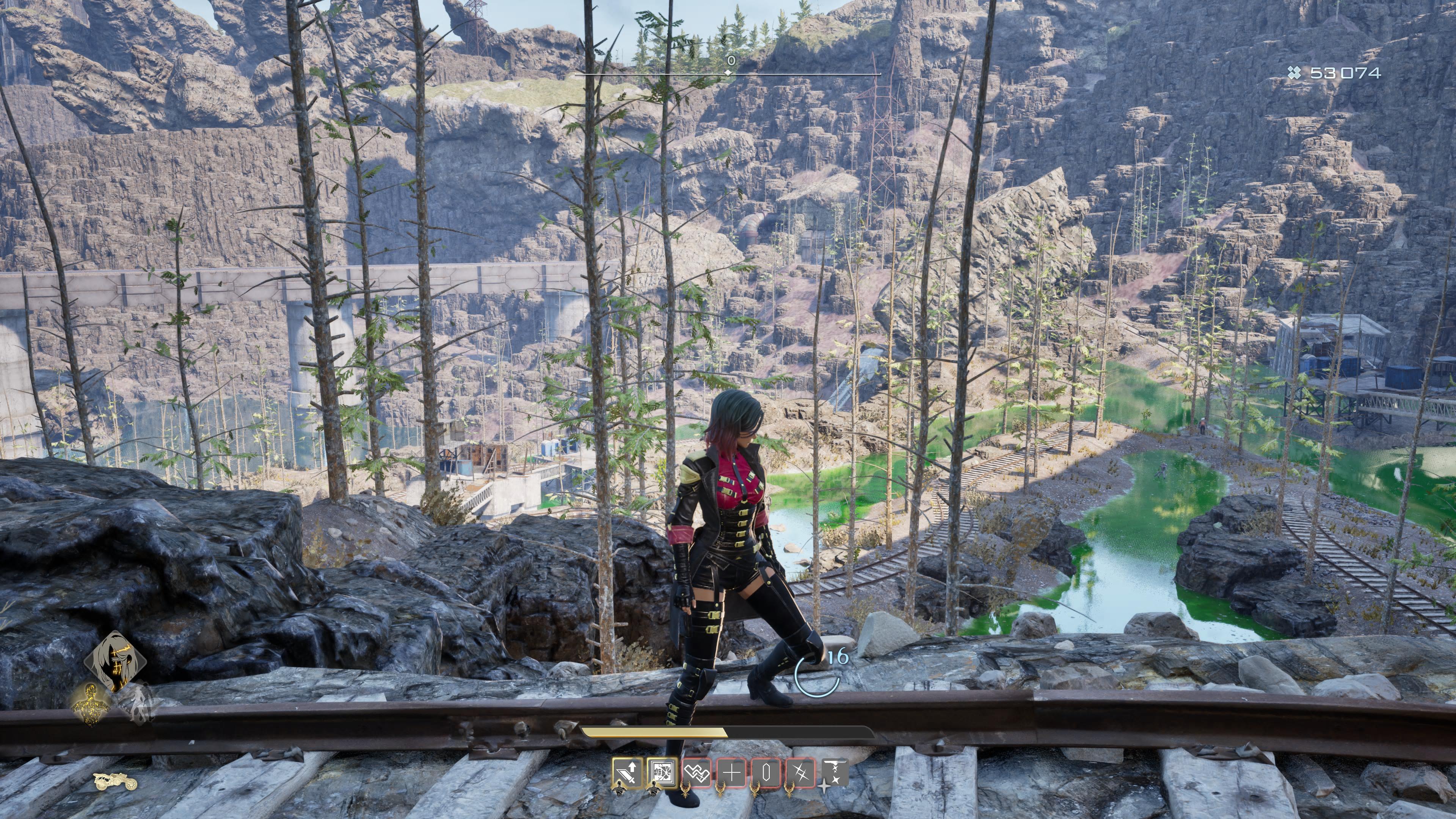Click the glowing golden torso figure icon
The width and height of the screenshot is (1456, 819).
pyautogui.click(x=91, y=703)
